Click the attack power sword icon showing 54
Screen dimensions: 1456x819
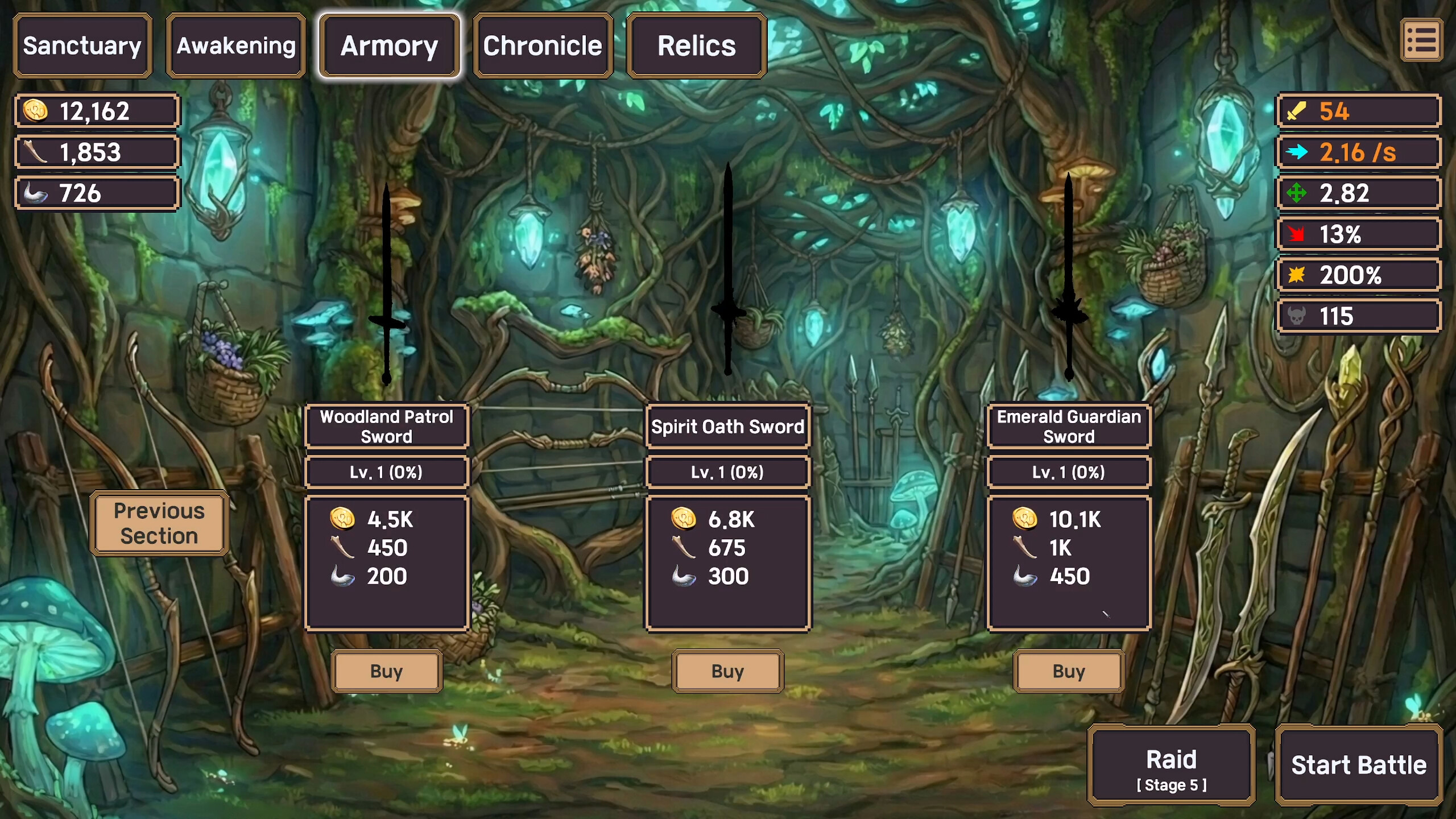(x=1358, y=111)
